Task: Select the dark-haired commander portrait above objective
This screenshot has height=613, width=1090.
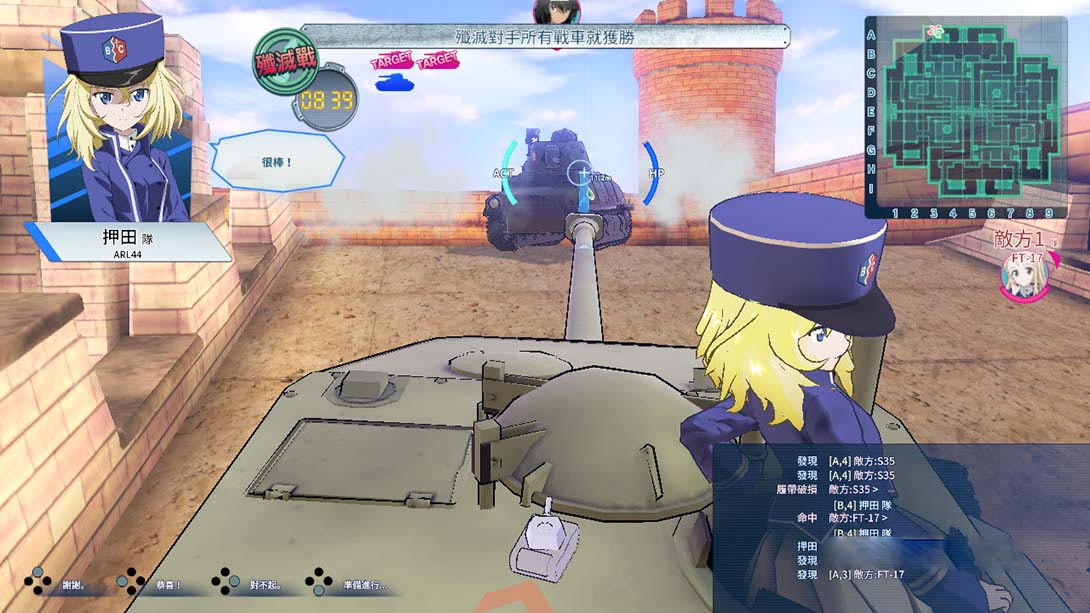Action: (553, 12)
